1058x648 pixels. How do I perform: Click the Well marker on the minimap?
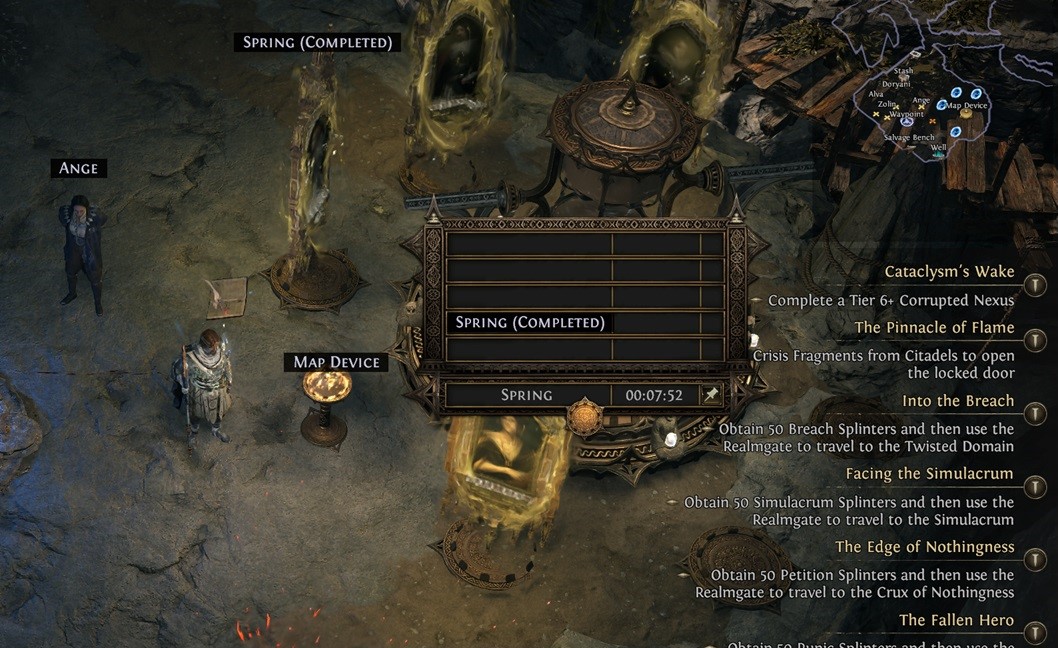pos(938,155)
